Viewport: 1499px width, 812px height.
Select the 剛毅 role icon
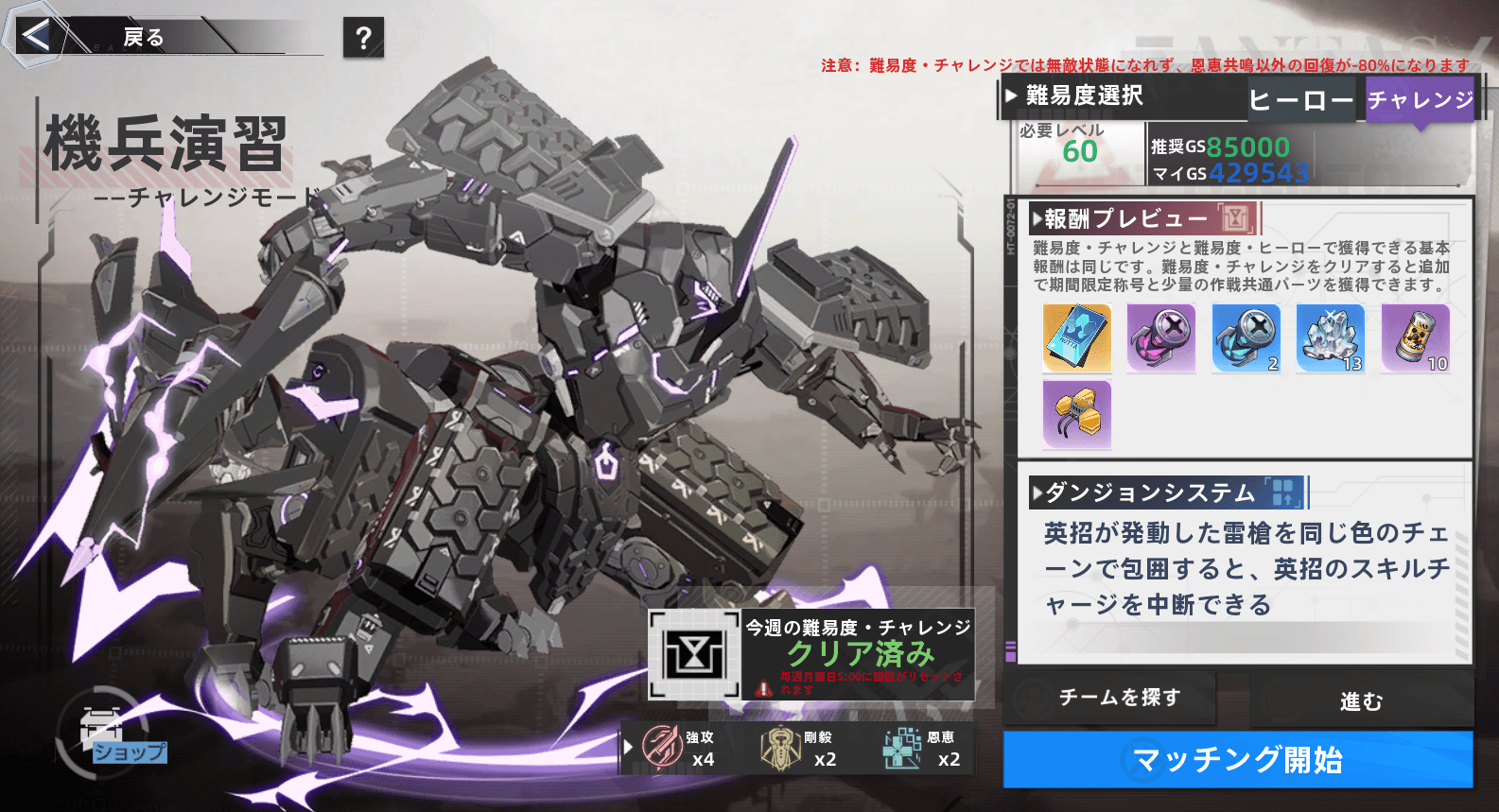[782, 748]
